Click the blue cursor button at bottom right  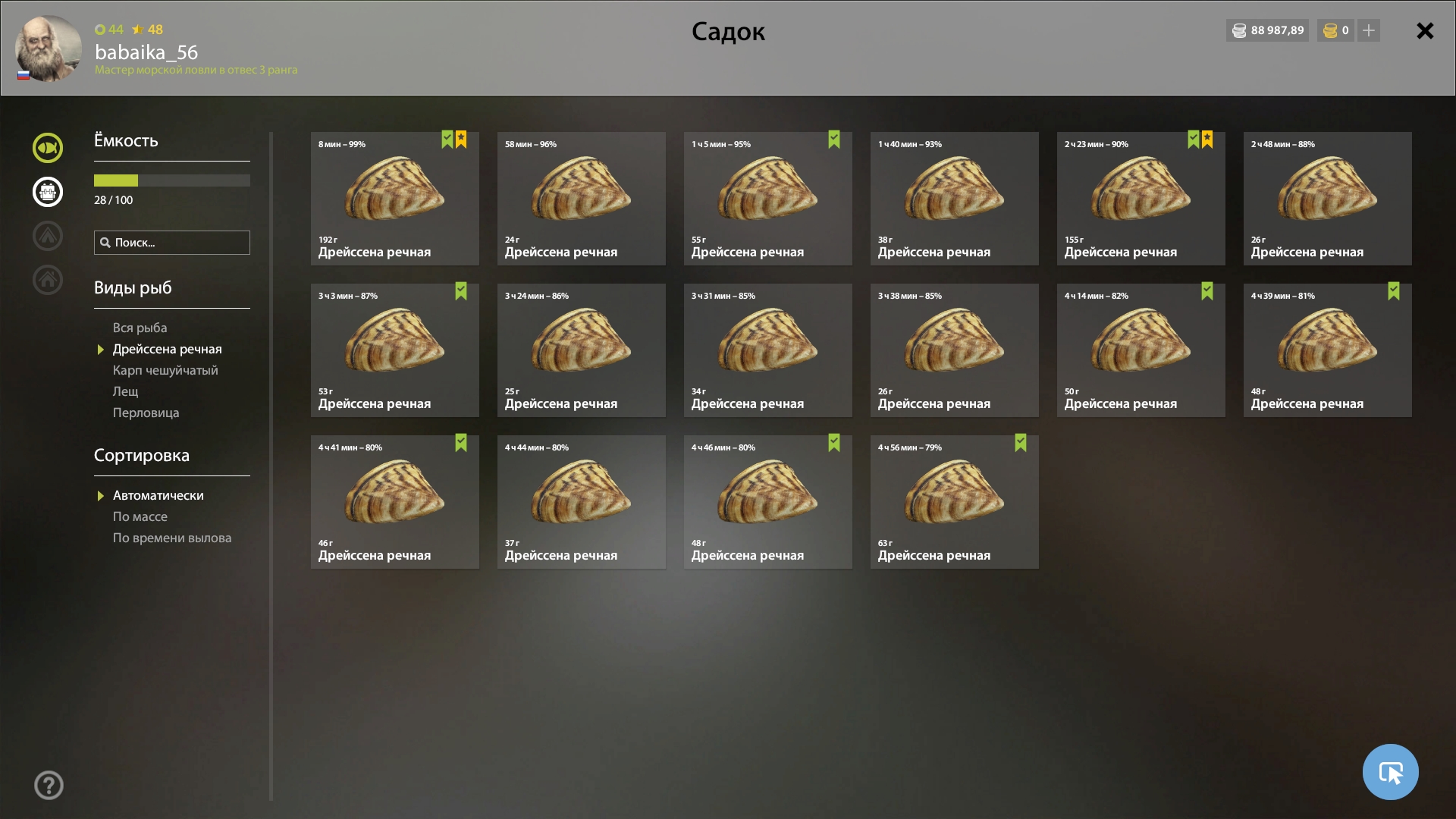point(1390,772)
